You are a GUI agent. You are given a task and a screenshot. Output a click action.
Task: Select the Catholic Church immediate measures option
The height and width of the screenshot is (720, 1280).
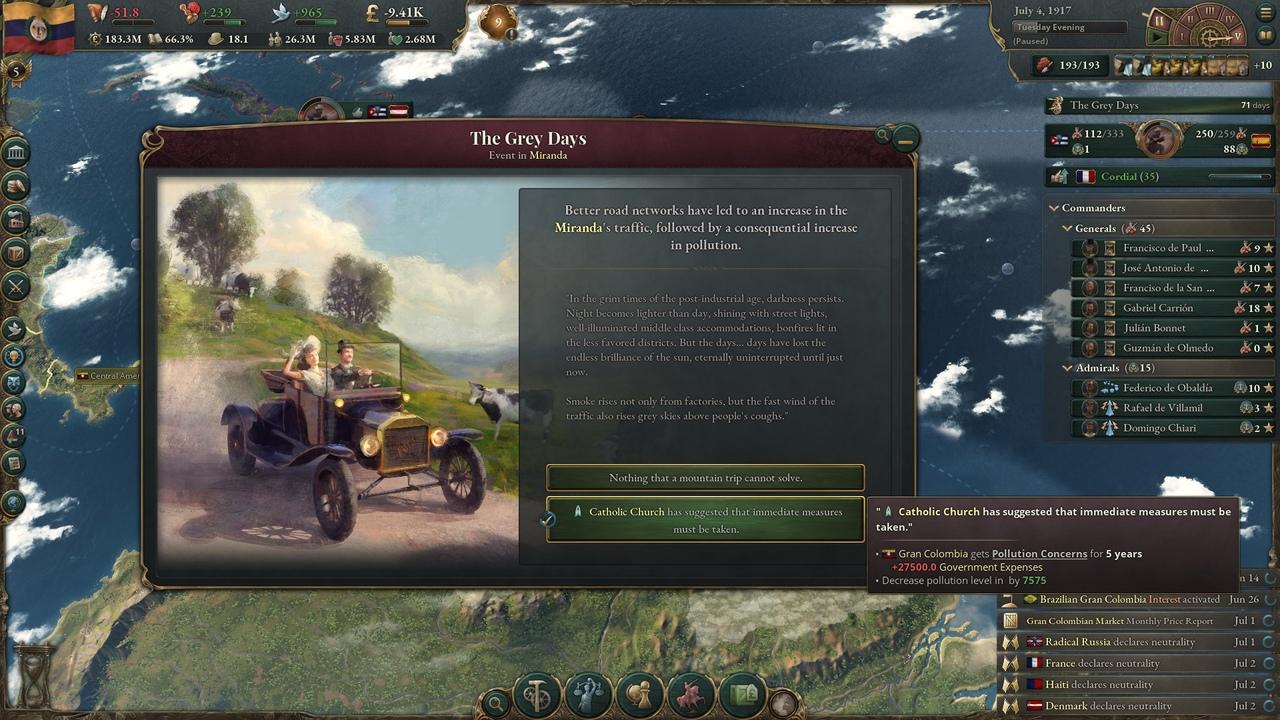[x=705, y=520]
